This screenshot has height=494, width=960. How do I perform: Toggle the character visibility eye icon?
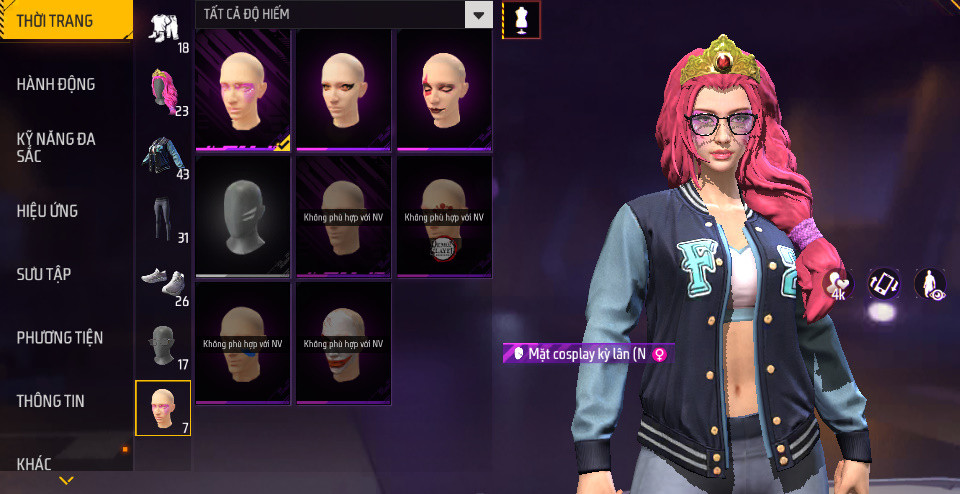tap(931, 284)
